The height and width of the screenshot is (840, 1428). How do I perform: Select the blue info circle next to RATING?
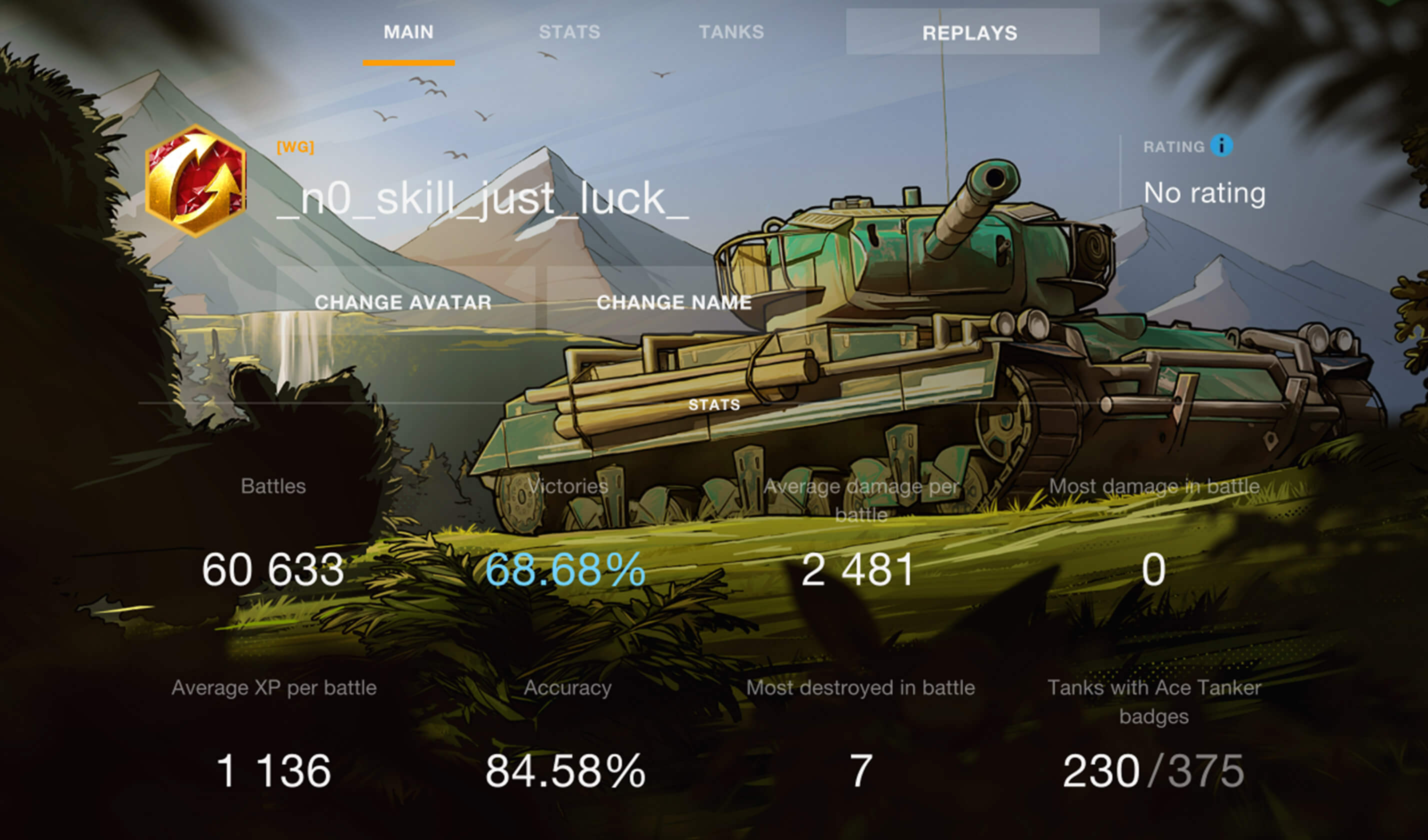1222,145
